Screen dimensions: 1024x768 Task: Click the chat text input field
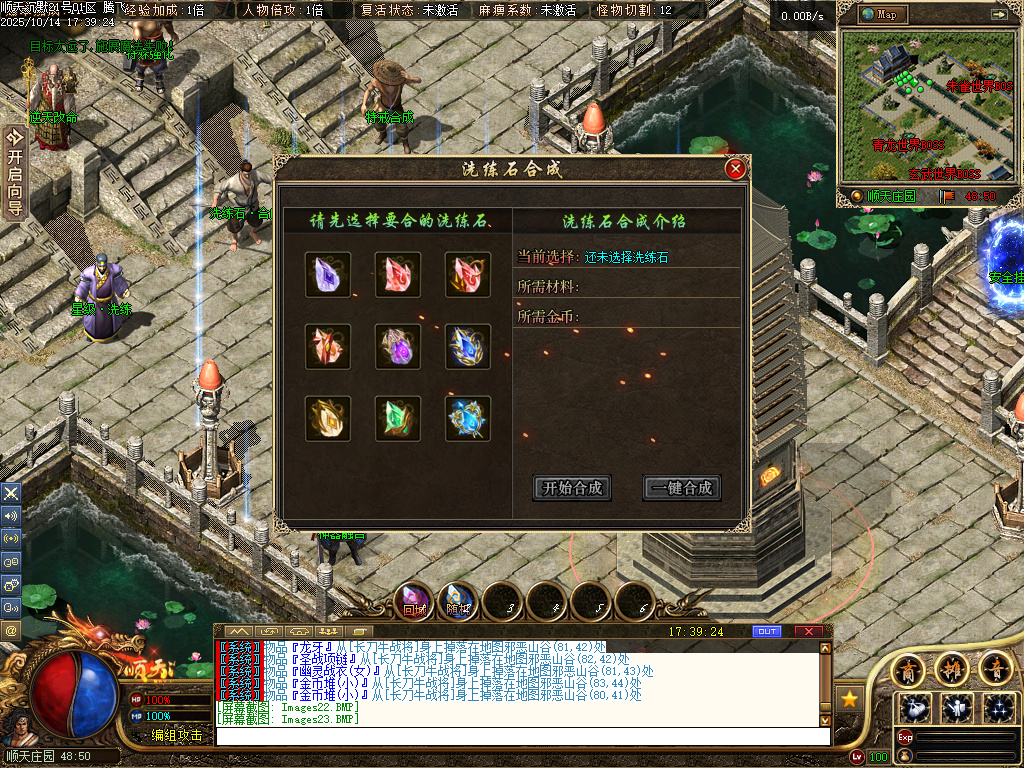(x=520, y=736)
